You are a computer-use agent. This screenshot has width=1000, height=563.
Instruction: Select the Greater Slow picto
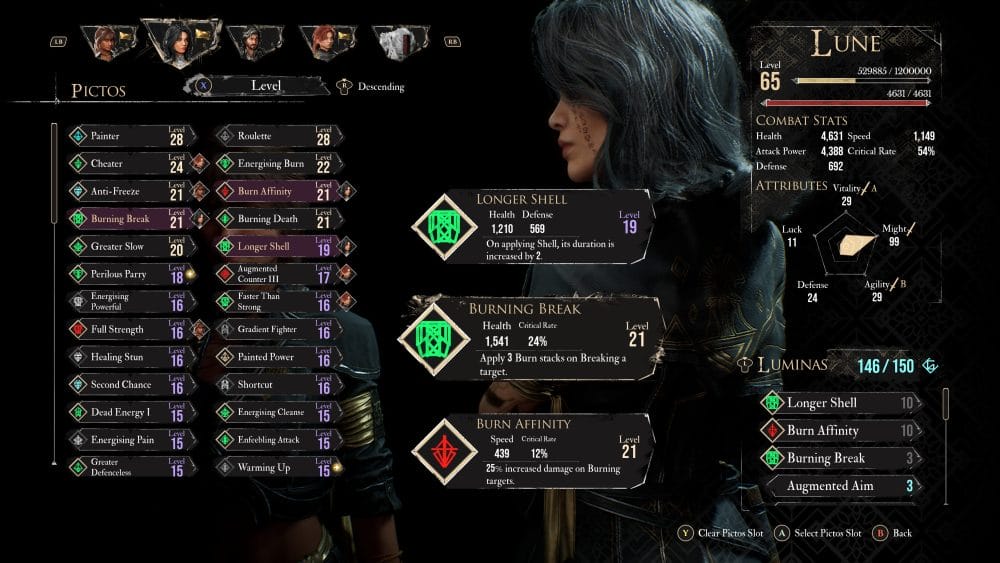[130, 246]
